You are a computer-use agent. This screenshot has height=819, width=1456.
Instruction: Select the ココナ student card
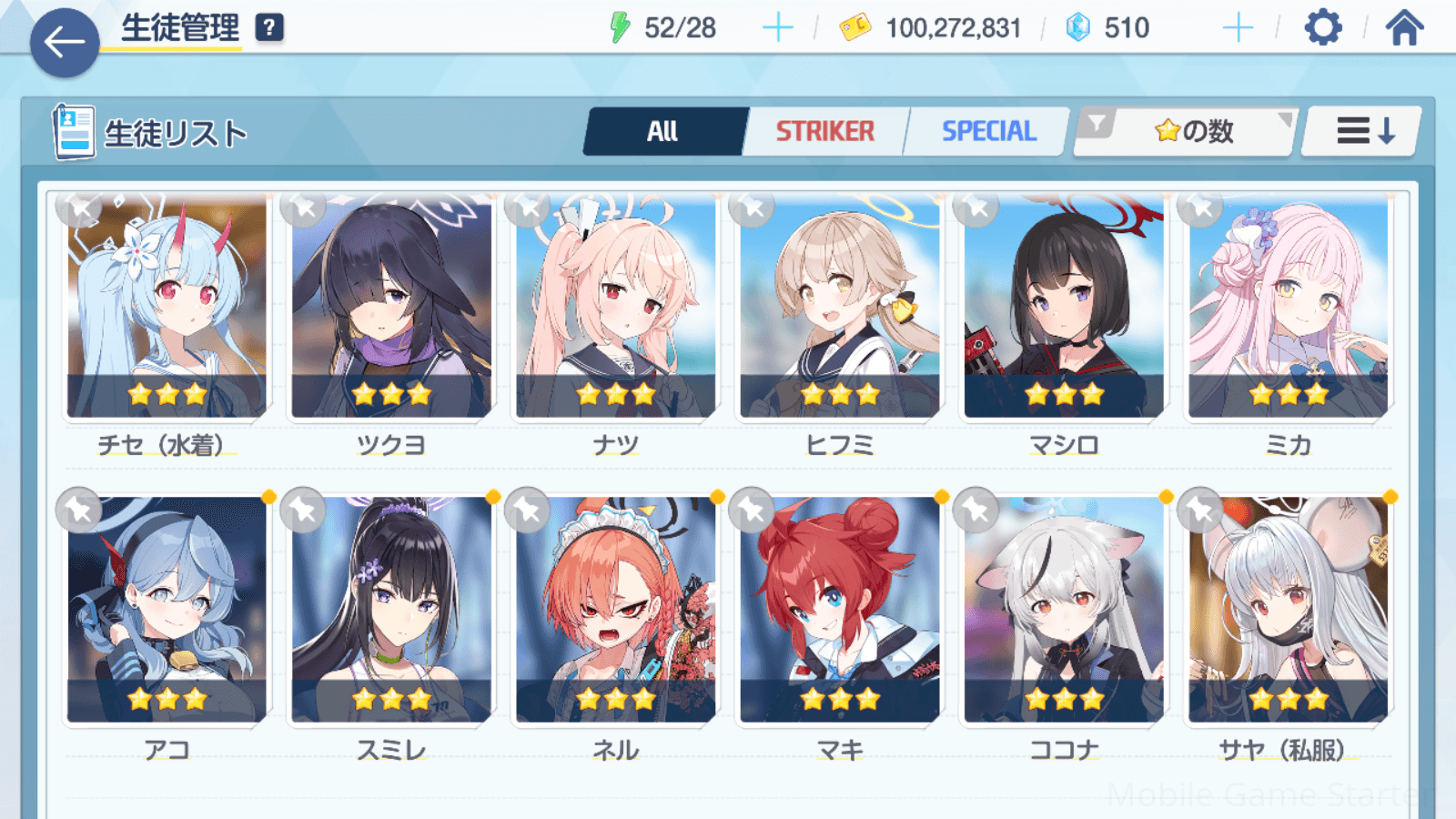(1064, 610)
